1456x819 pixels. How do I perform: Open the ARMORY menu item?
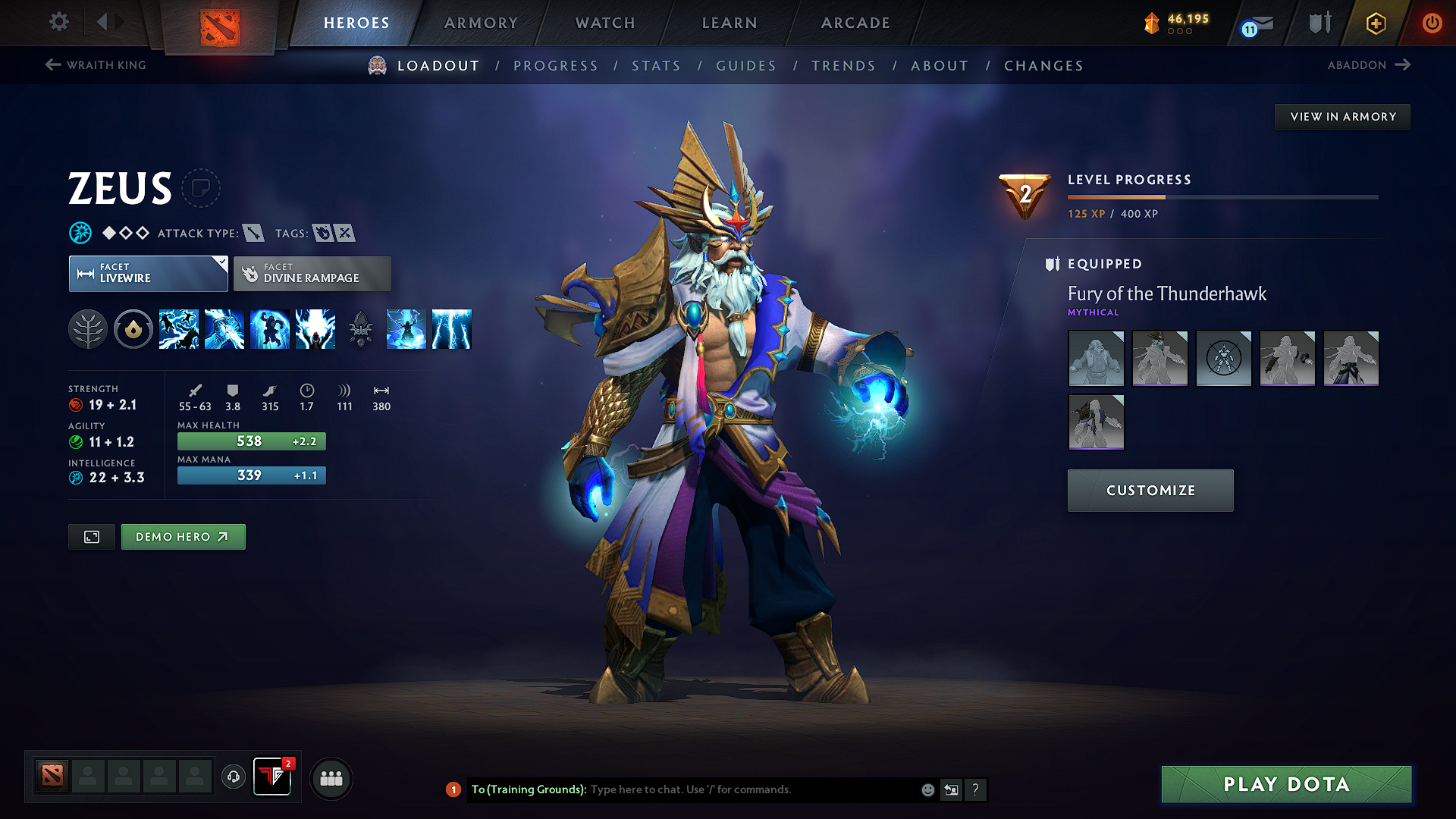(481, 23)
